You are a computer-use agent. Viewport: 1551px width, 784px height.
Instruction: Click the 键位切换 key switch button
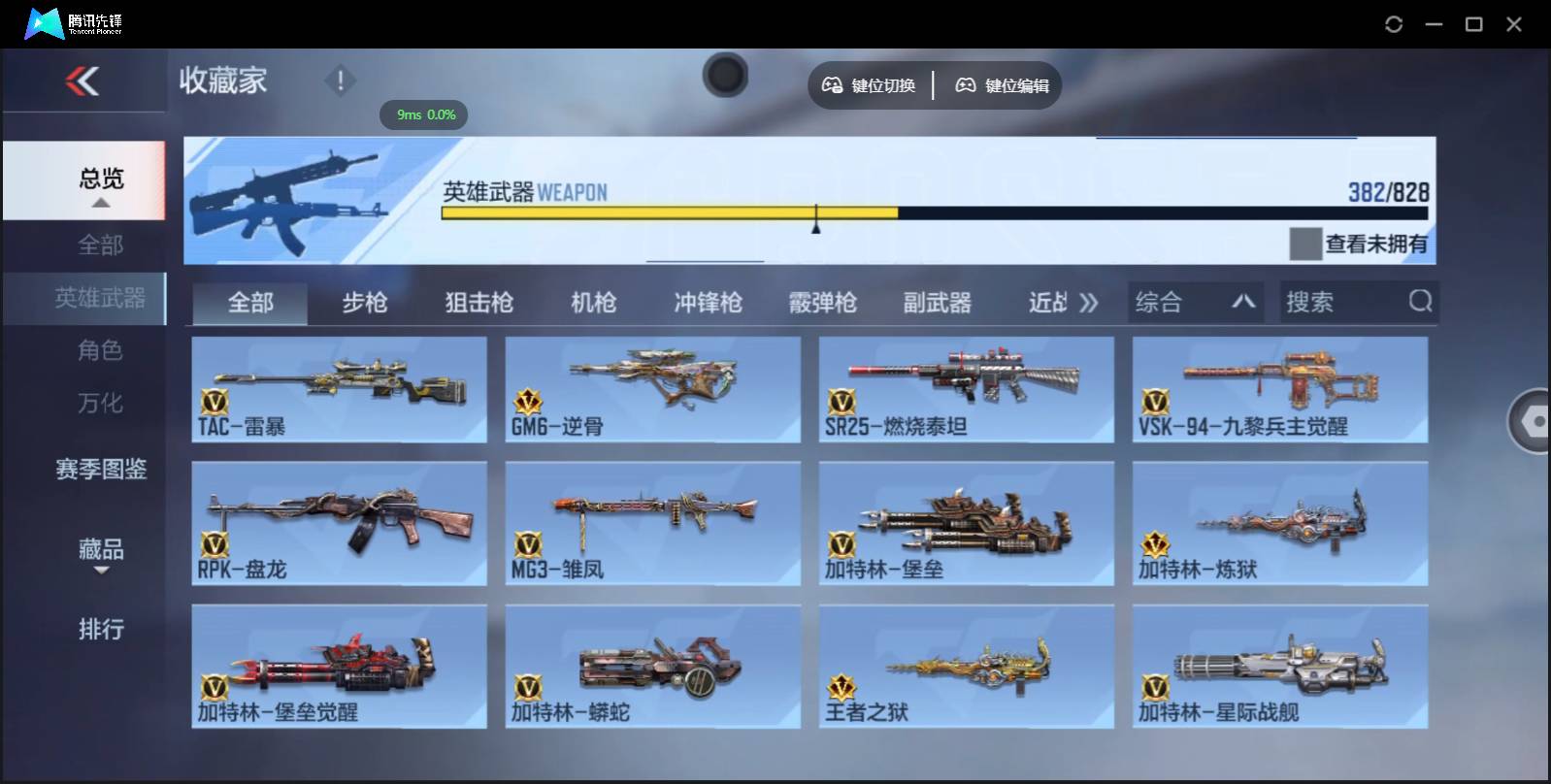point(869,85)
